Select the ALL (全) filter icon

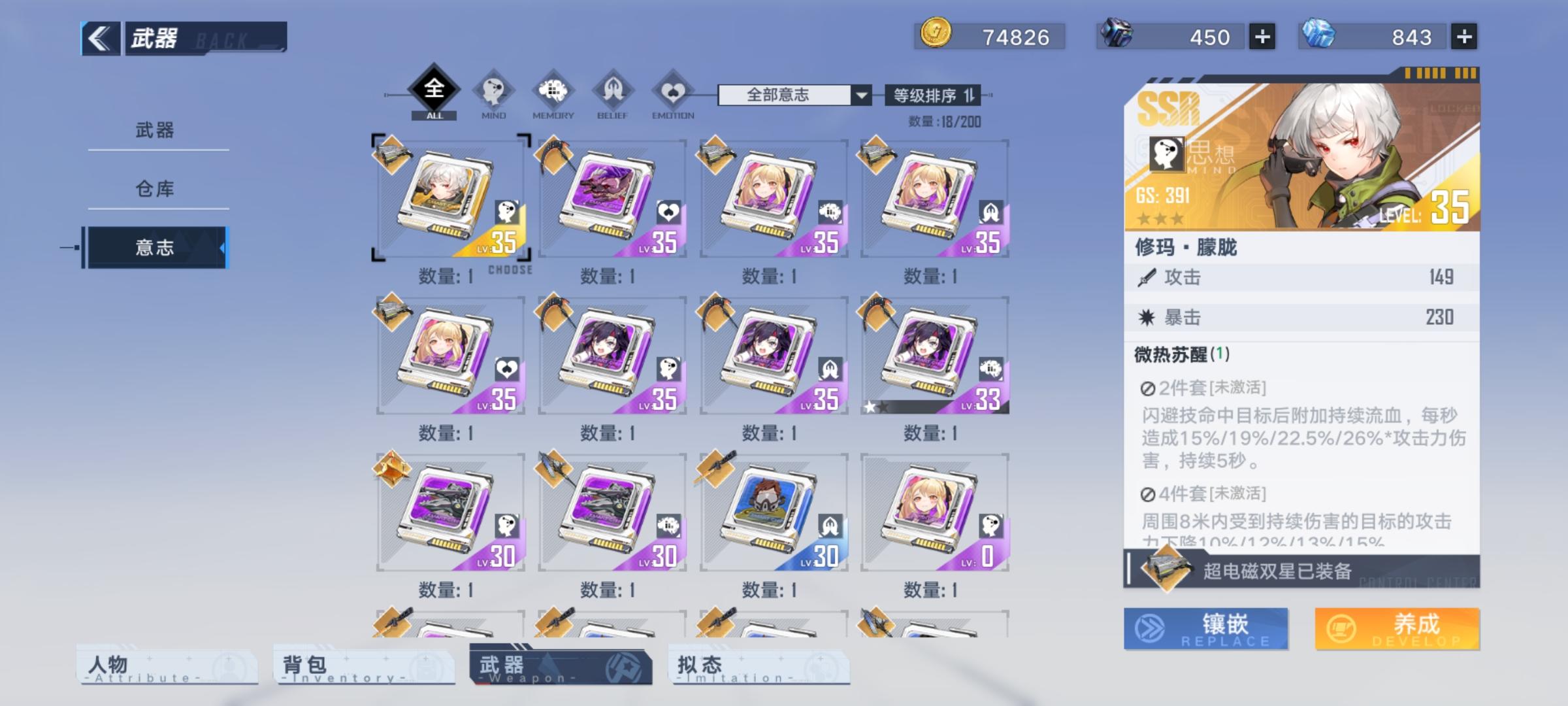click(x=433, y=92)
